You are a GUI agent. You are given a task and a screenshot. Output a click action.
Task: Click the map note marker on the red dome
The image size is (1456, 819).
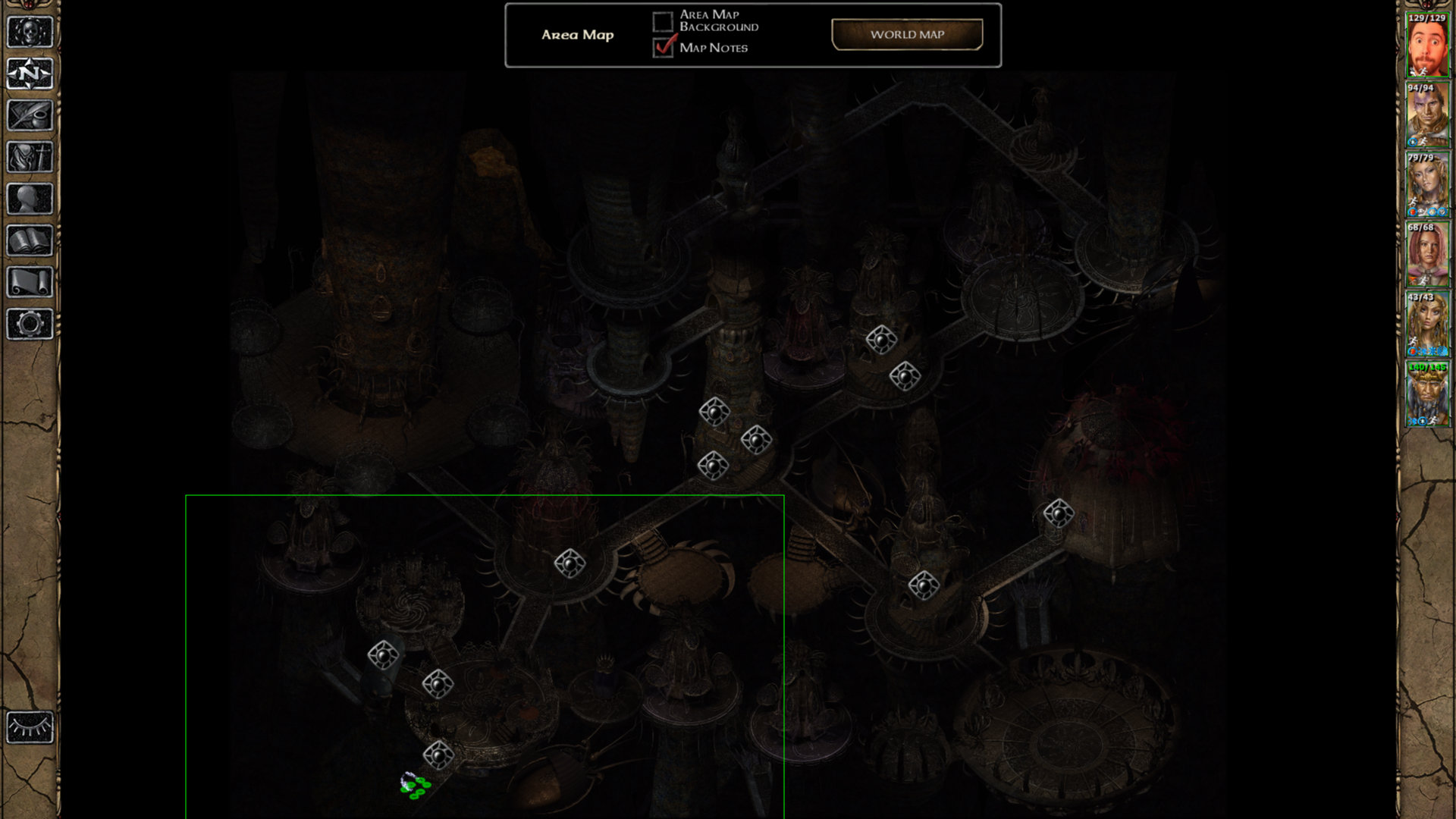pos(1059,513)
